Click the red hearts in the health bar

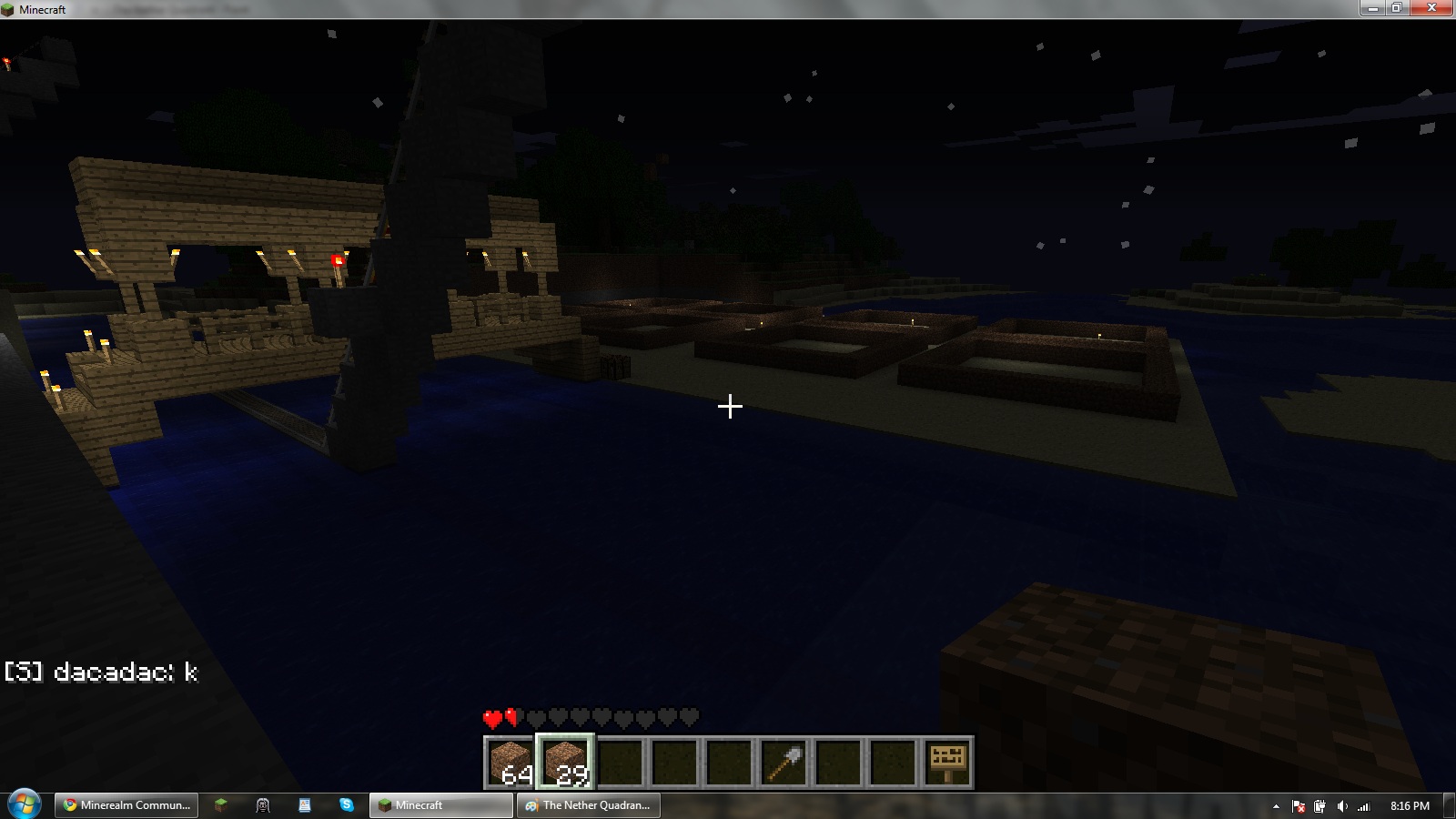(499, 718)
